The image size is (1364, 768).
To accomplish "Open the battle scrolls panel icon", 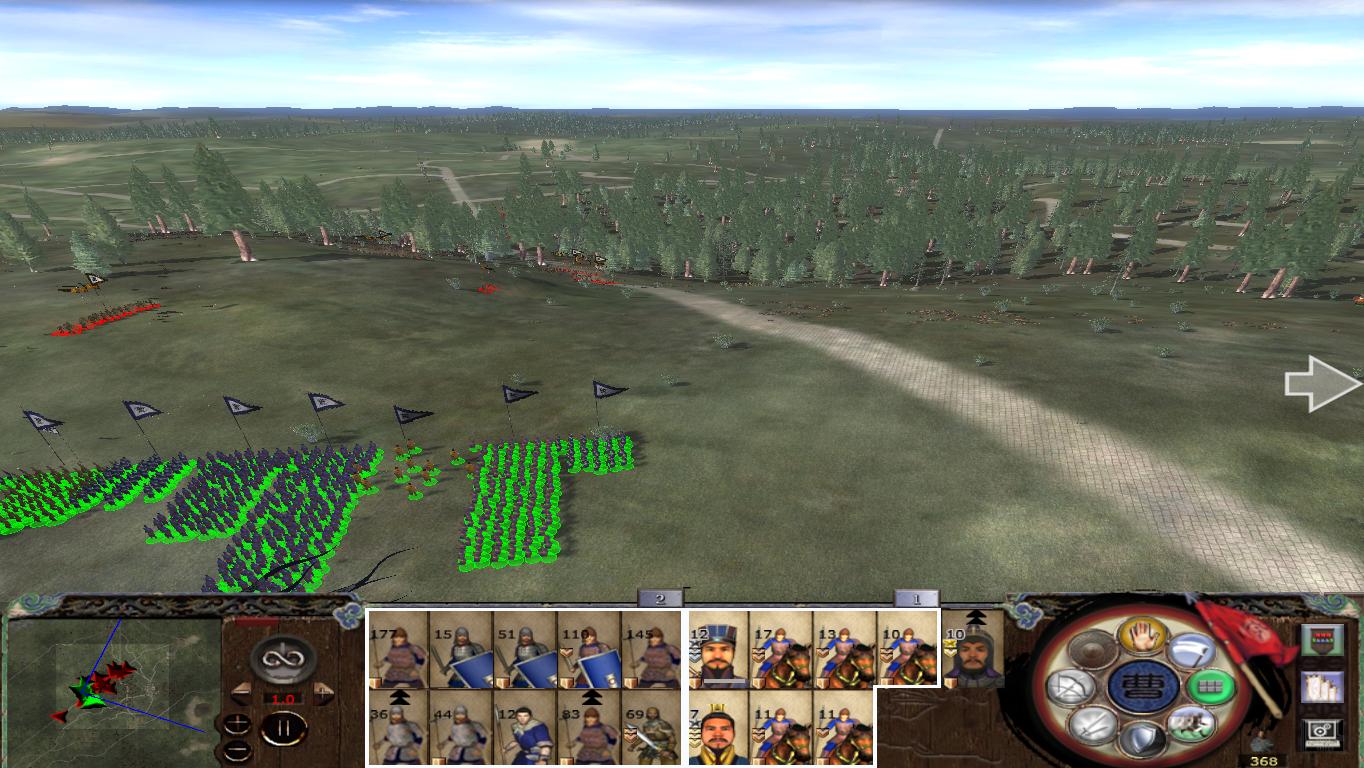I will pyautogui.click(x=1320, y=688).
